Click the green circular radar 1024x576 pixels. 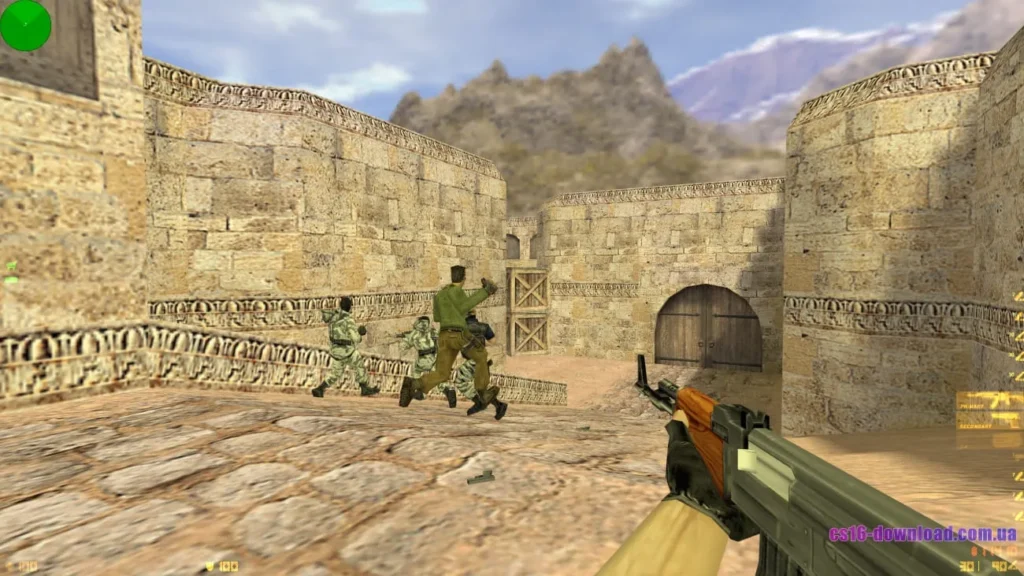click(25, 25)
